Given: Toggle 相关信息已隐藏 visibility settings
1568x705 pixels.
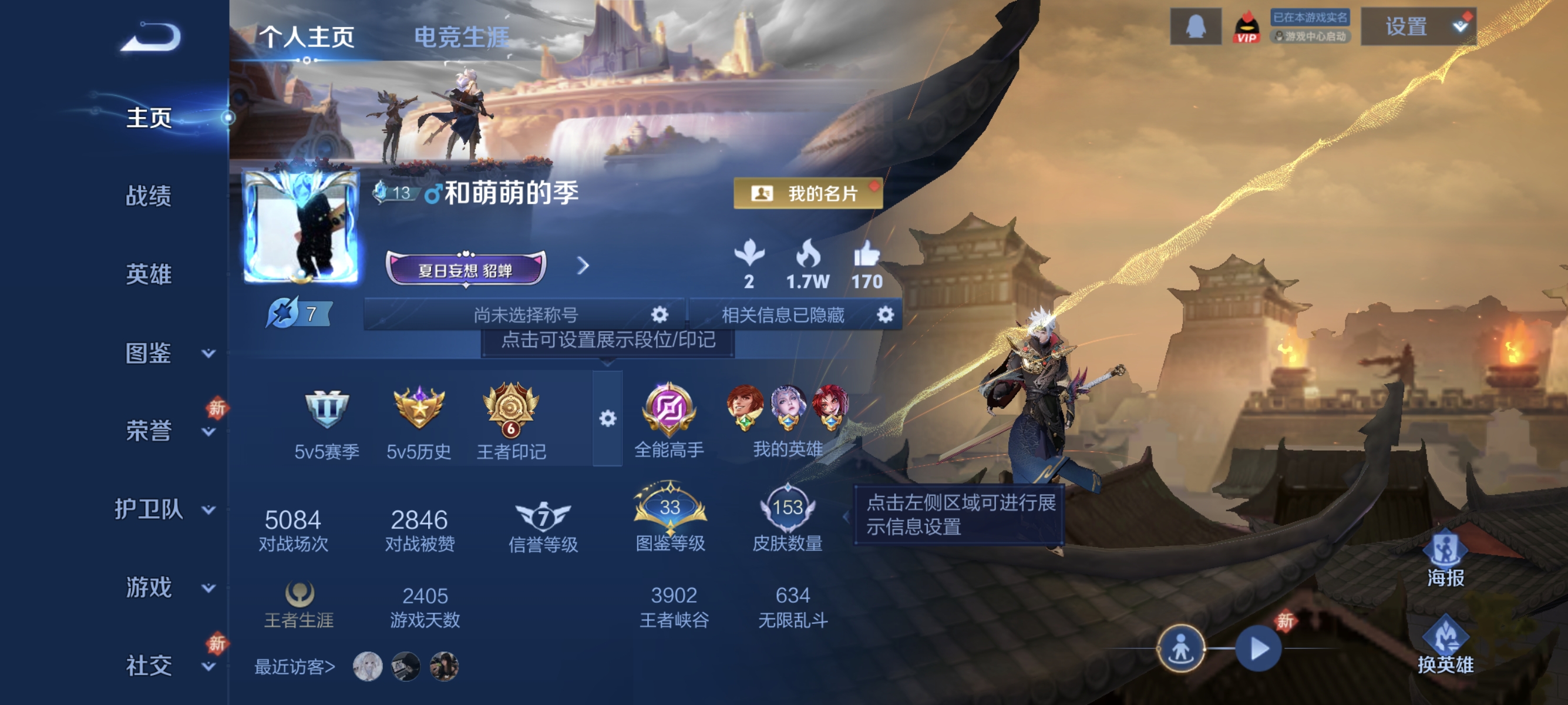Looking at the screenshot, I should coord(886,315).
